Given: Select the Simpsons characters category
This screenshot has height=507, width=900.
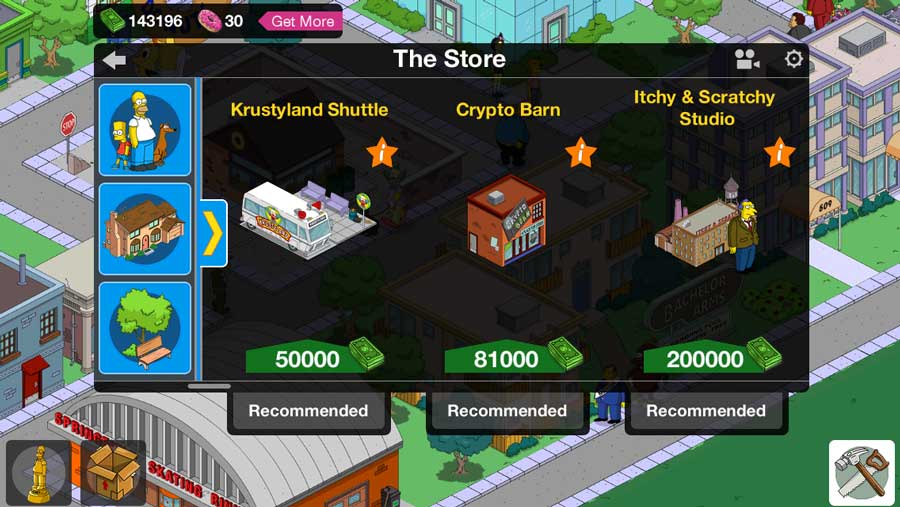Looking at the screenshot, I should (145, 129).
